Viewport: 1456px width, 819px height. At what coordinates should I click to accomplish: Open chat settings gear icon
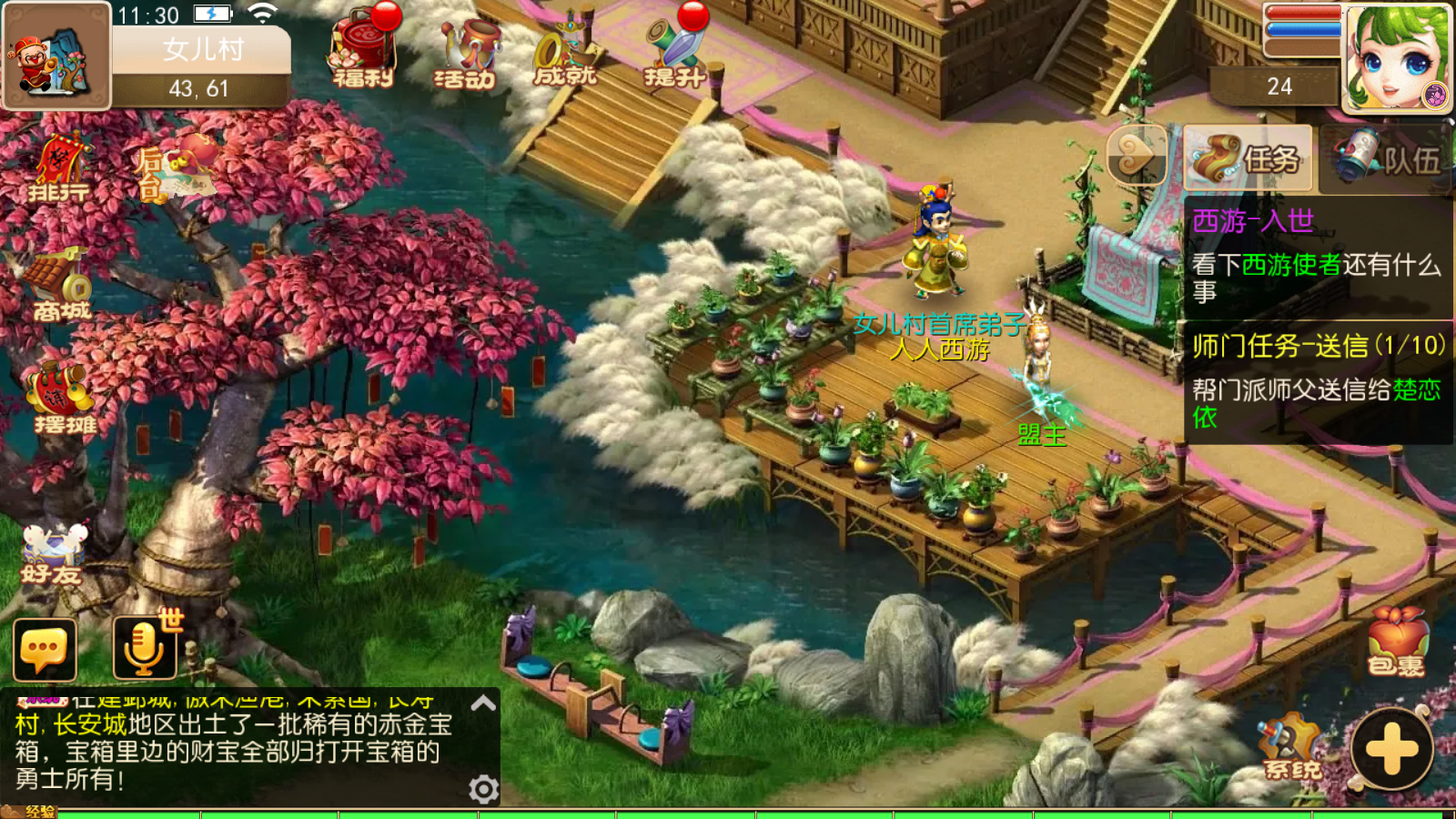click(x=483, y=788)
